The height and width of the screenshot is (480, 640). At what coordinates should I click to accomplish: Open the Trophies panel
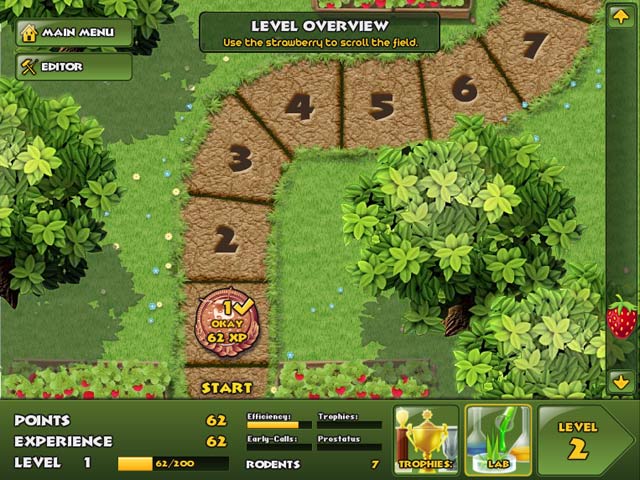coord(425,438)
